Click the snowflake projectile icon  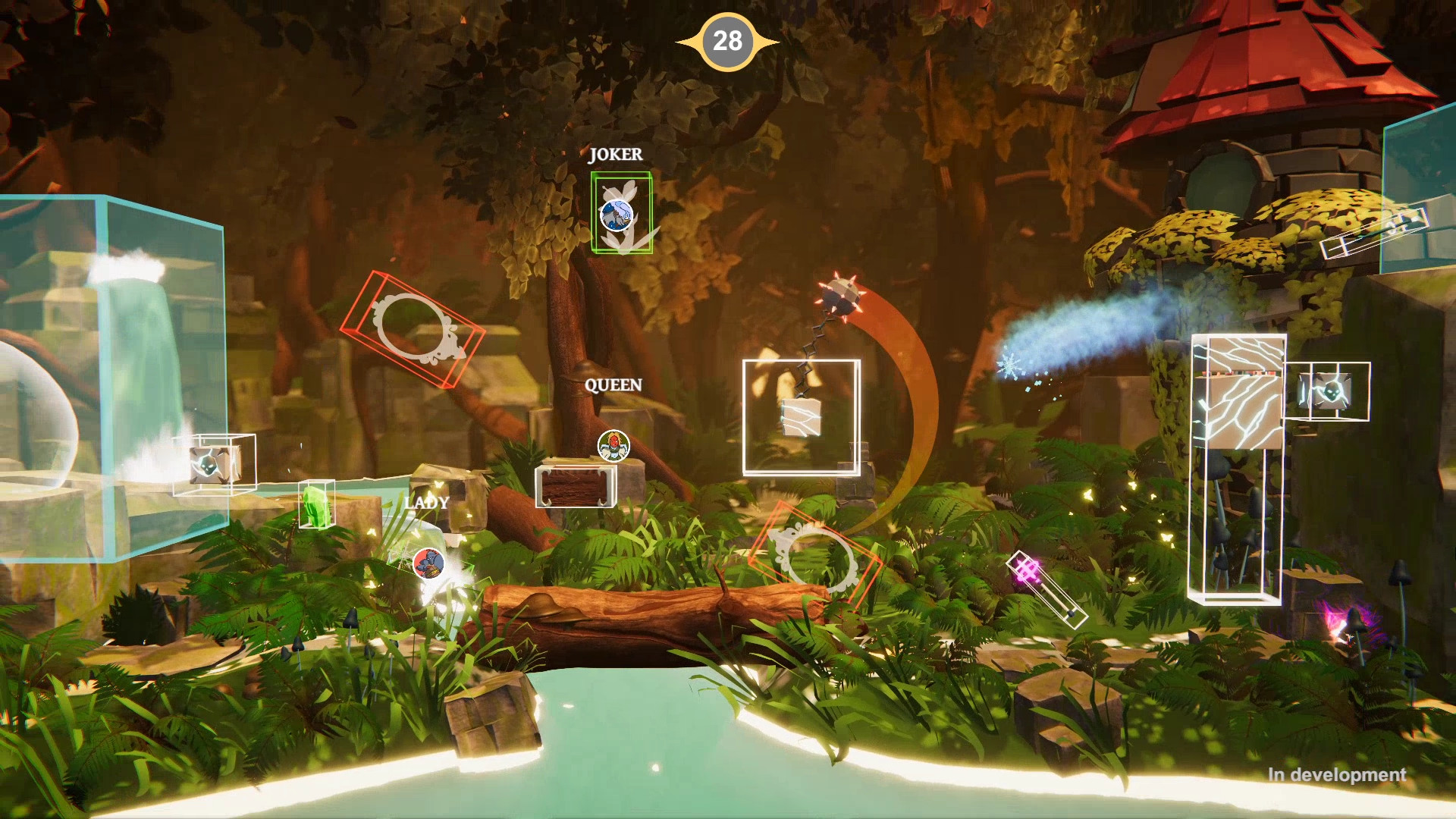pyautogui.click(x=1009, y=366)
